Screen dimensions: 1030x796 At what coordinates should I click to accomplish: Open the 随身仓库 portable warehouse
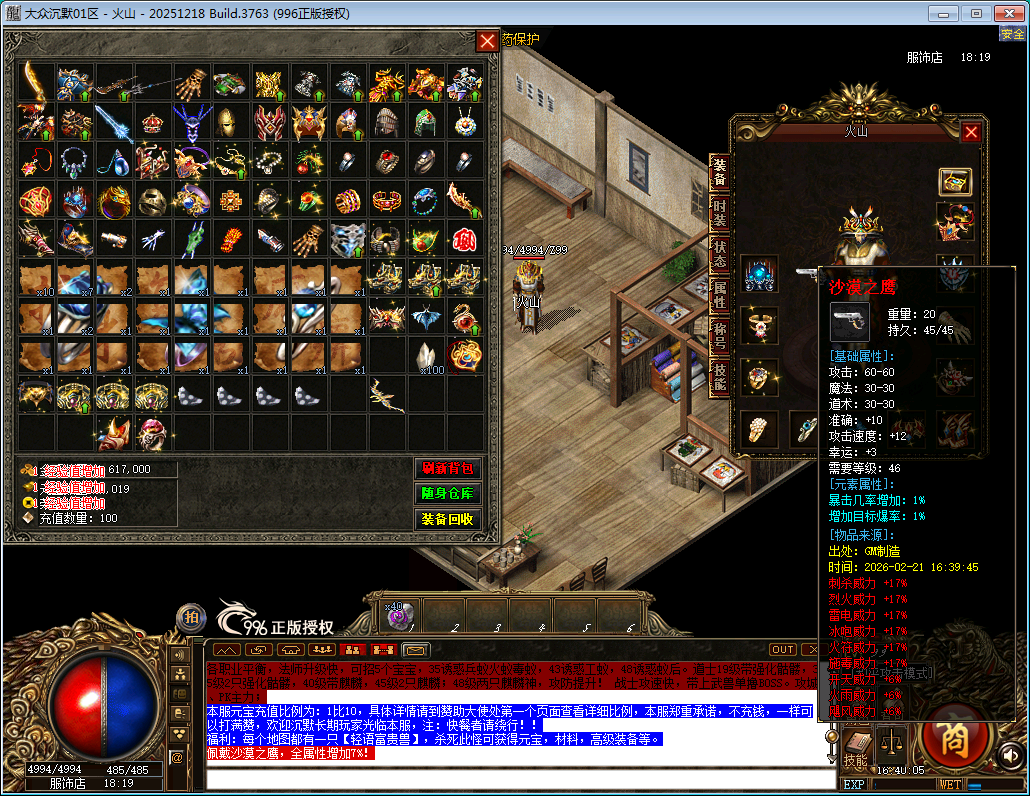pos(447,494)
